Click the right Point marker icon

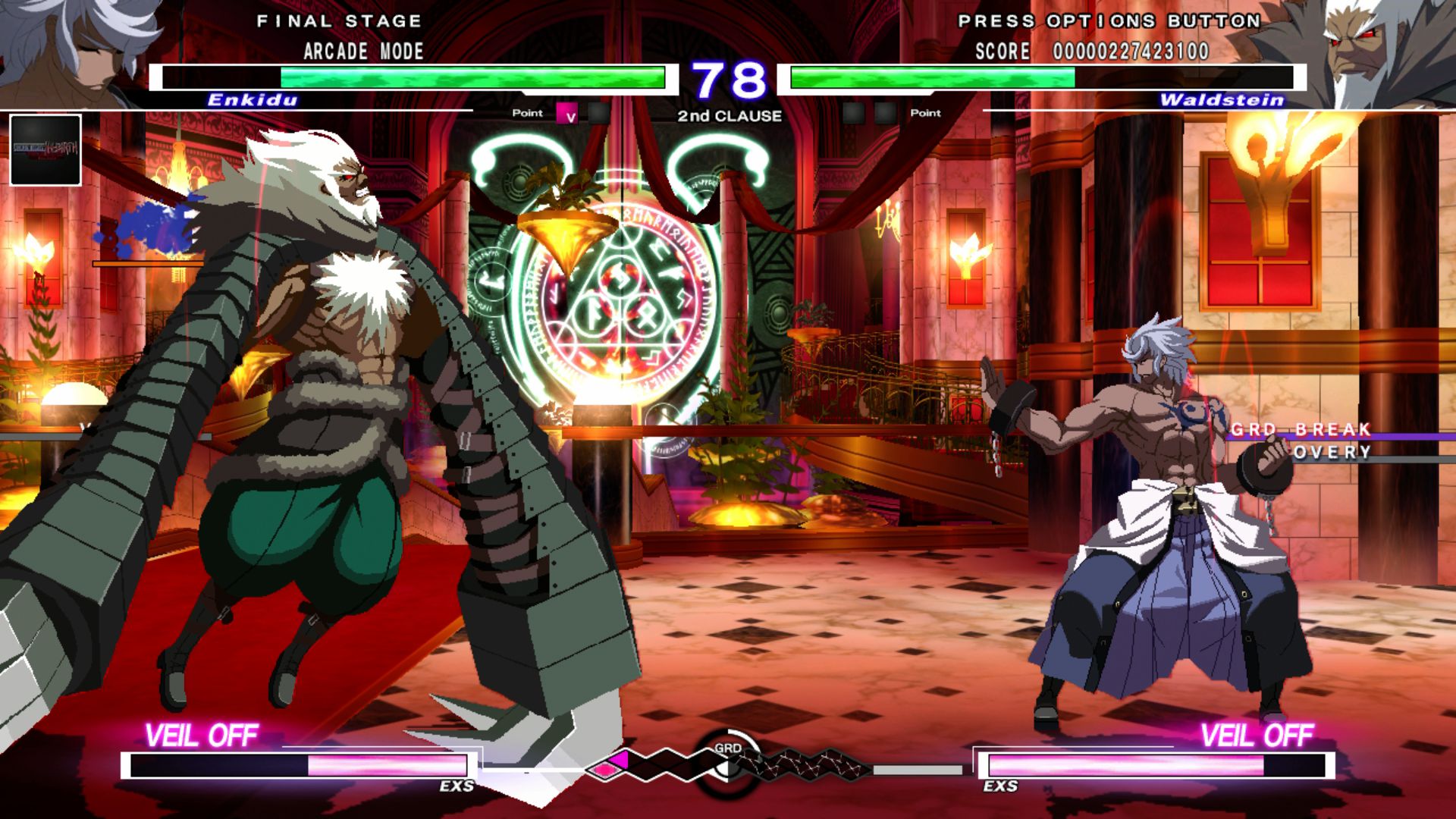click(927, 113)
